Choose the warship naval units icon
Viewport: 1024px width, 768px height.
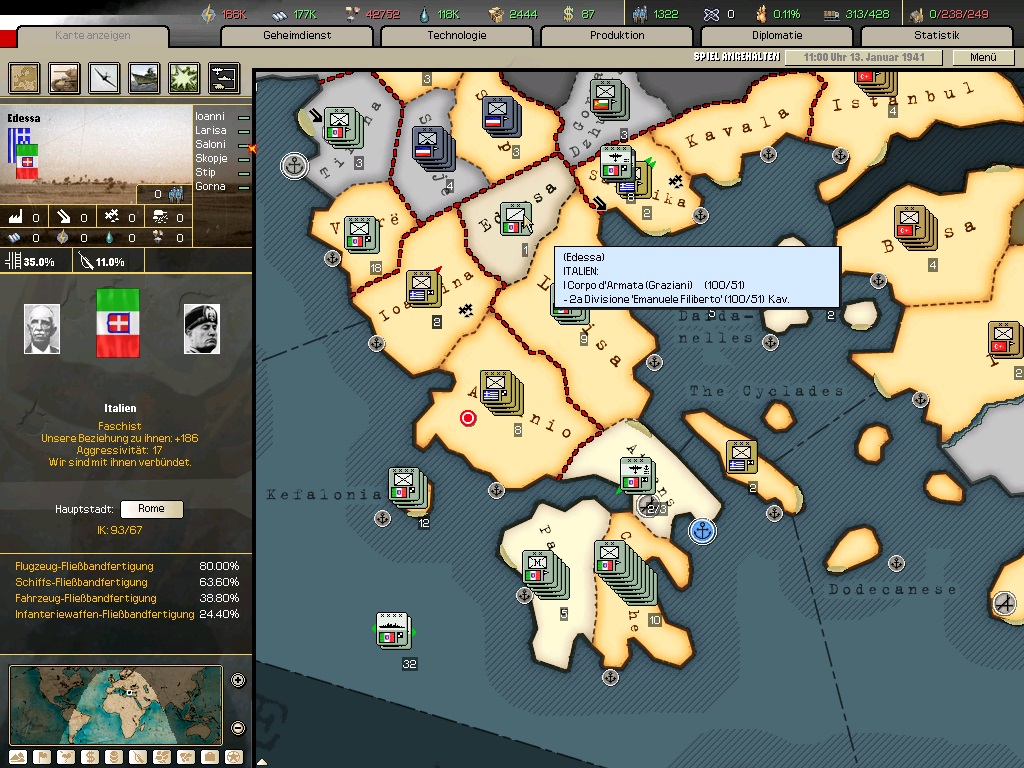click(x=144, y=77)
